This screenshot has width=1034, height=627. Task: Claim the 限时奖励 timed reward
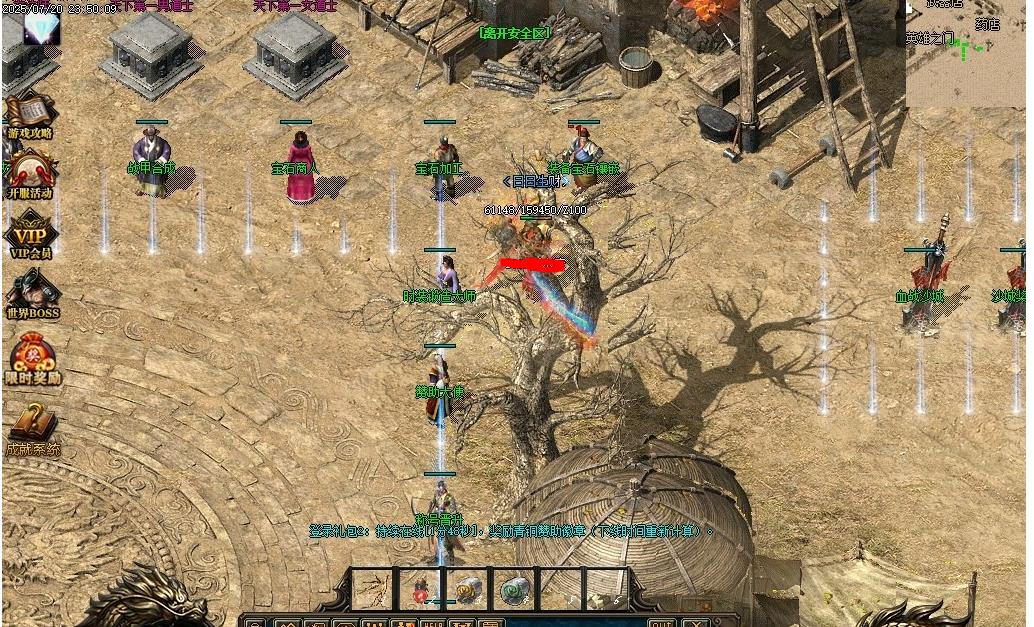click(34, 358)
